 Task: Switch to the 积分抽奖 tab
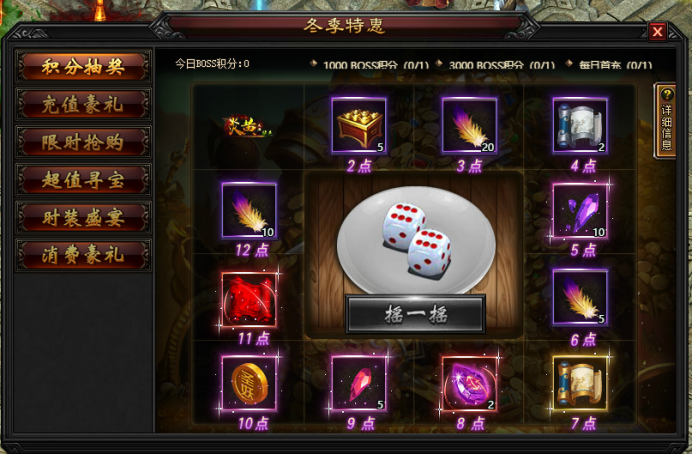(x=83, y=66)
